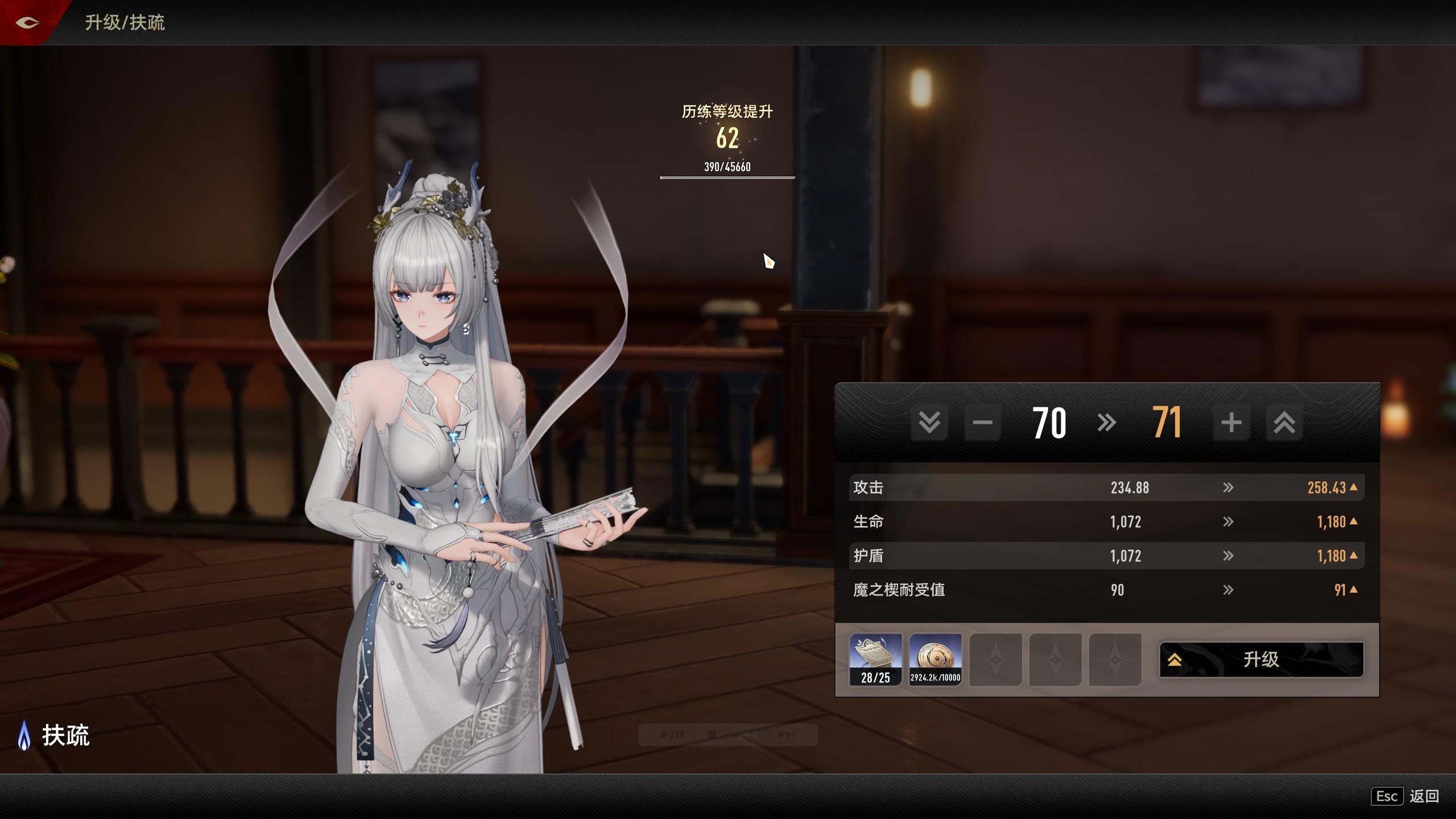This screenshot has height=819, width=1456.
Task: Decrease target level with the minus button
Action: [982, 423]
